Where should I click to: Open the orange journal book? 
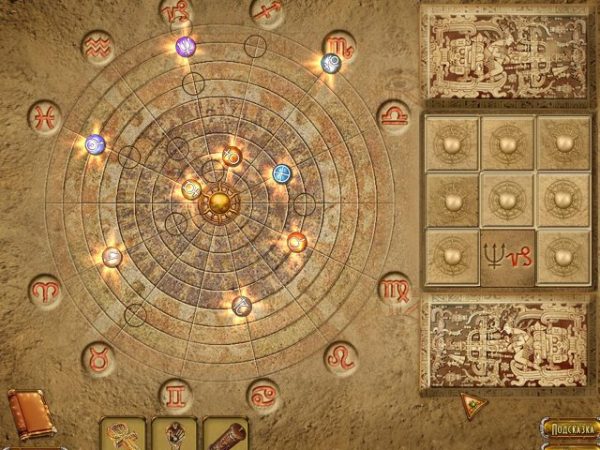[31, 413]
